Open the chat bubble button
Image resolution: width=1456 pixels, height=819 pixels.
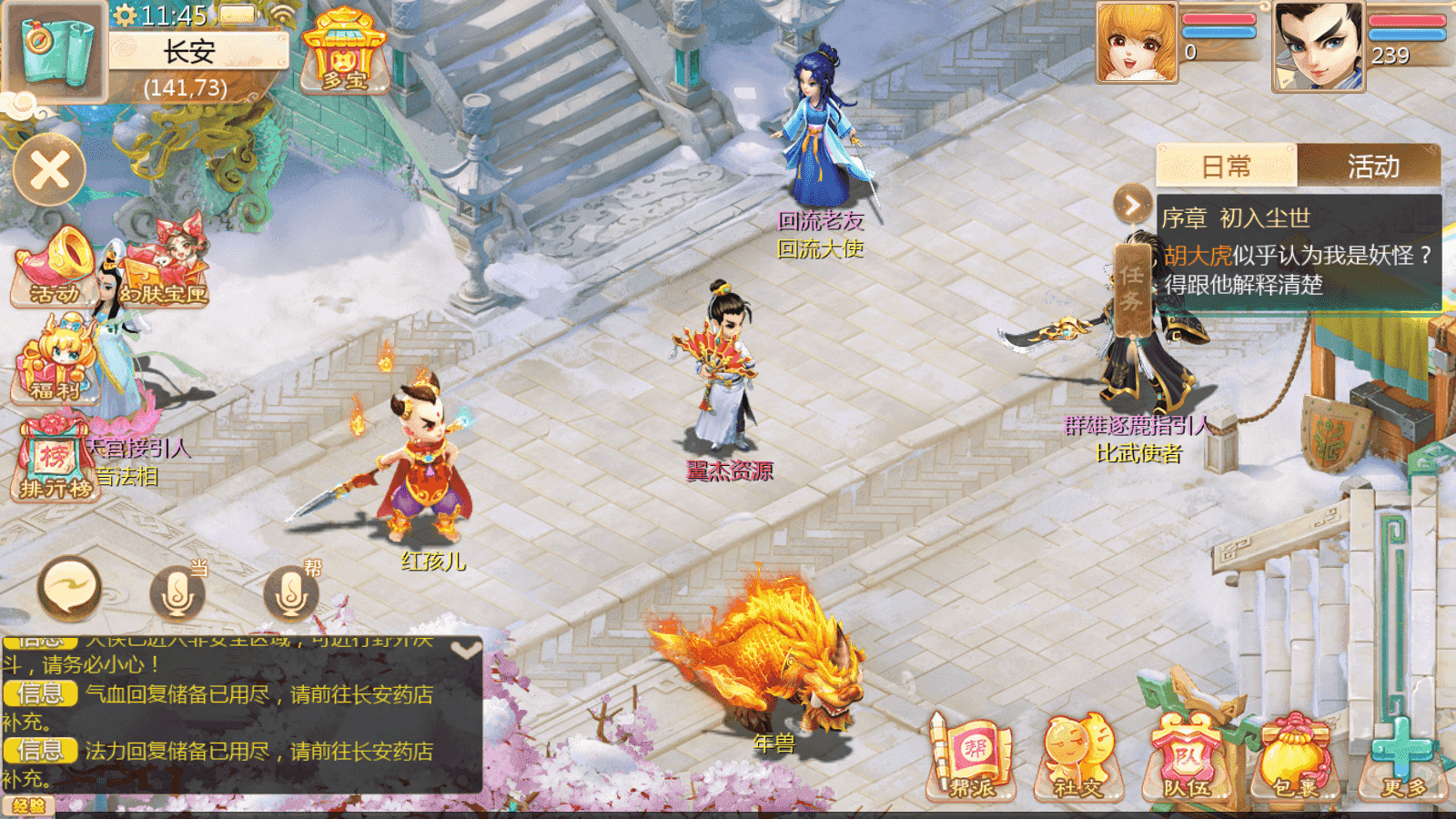(x=68, y=588)
